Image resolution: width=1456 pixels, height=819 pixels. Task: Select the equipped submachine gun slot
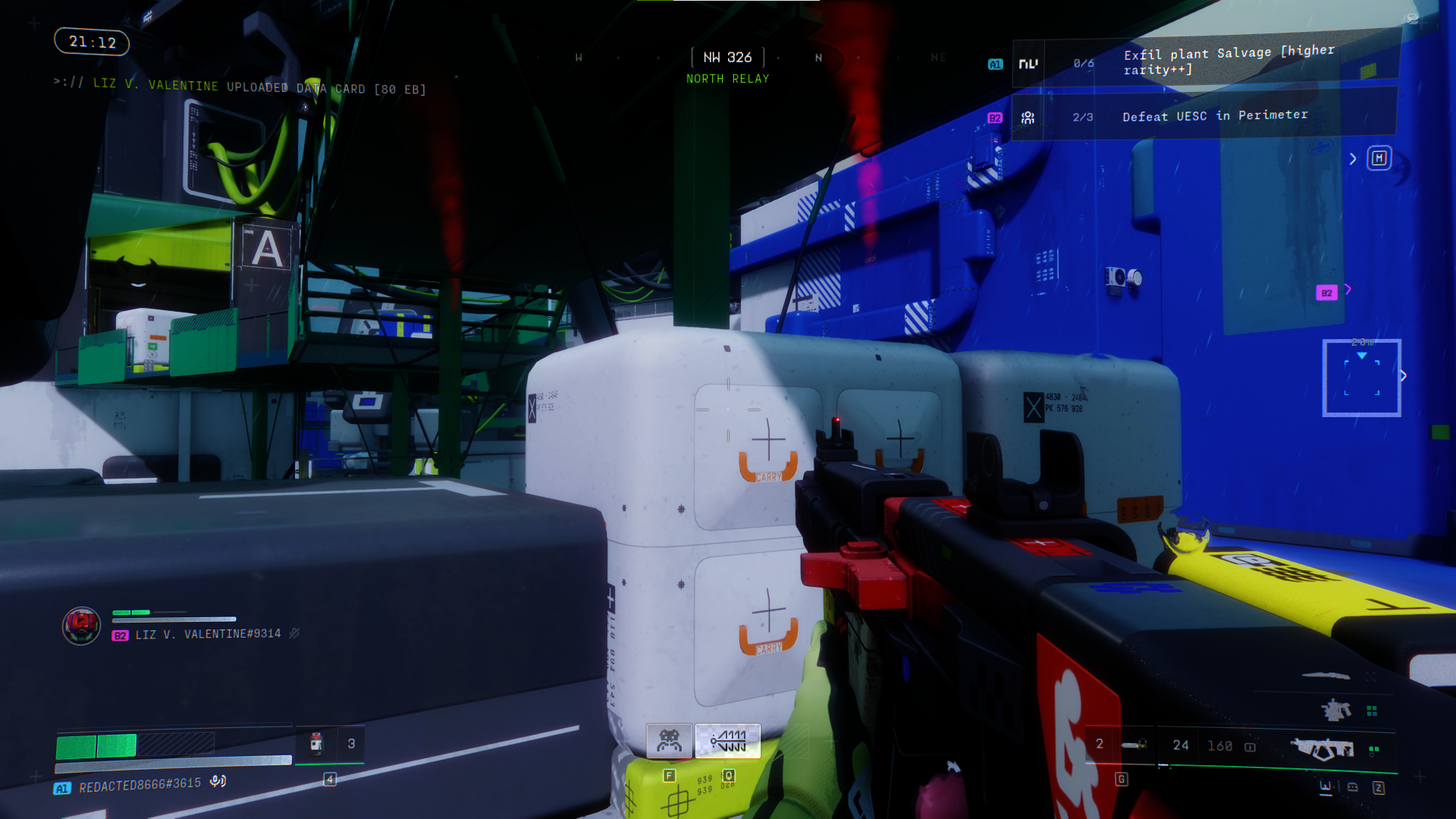[1323, 748]
